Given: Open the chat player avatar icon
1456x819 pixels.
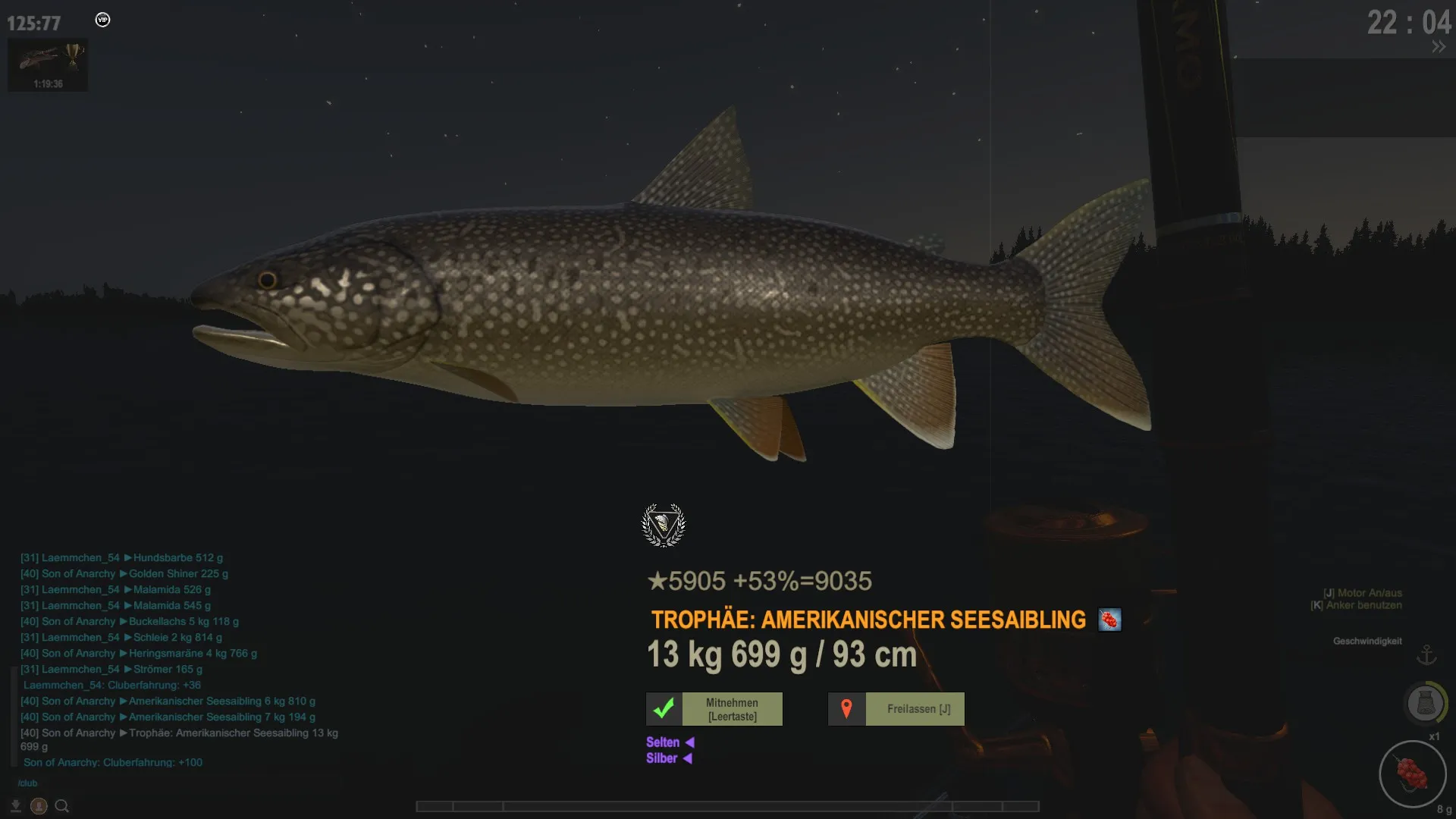Looking at the screenshot, I should pyautogui.click(x=39, y=806).
